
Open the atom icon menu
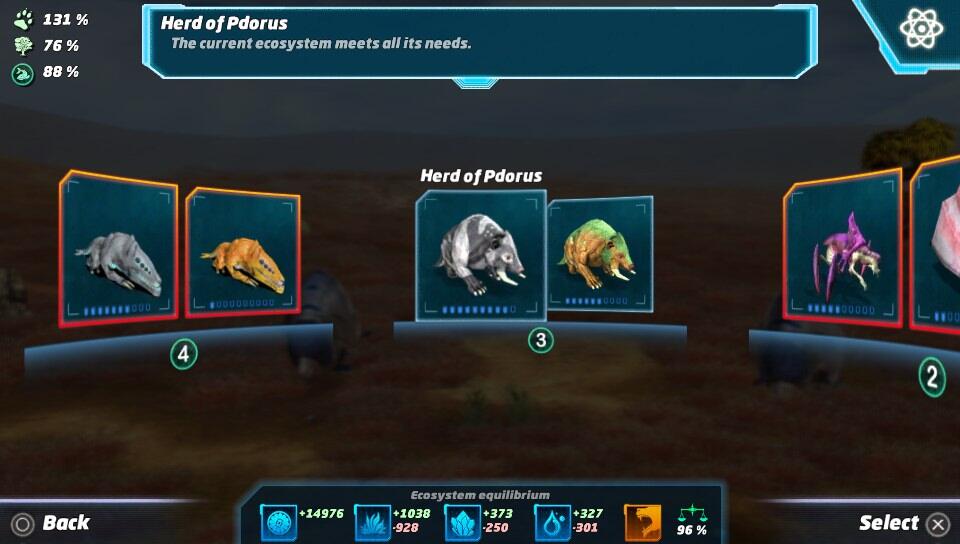coord(921,28)
